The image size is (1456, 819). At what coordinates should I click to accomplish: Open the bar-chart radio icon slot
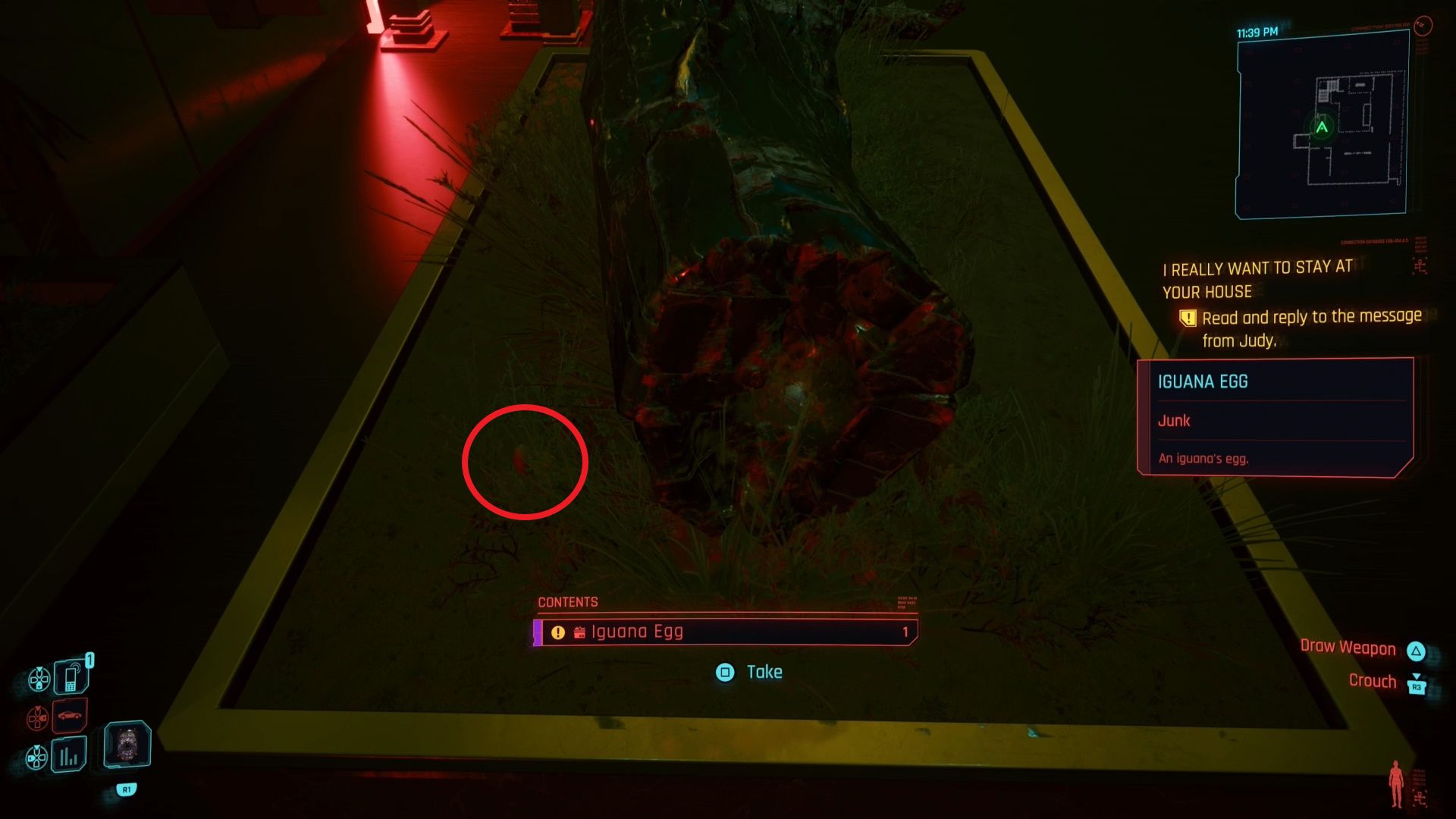(69, 755)
